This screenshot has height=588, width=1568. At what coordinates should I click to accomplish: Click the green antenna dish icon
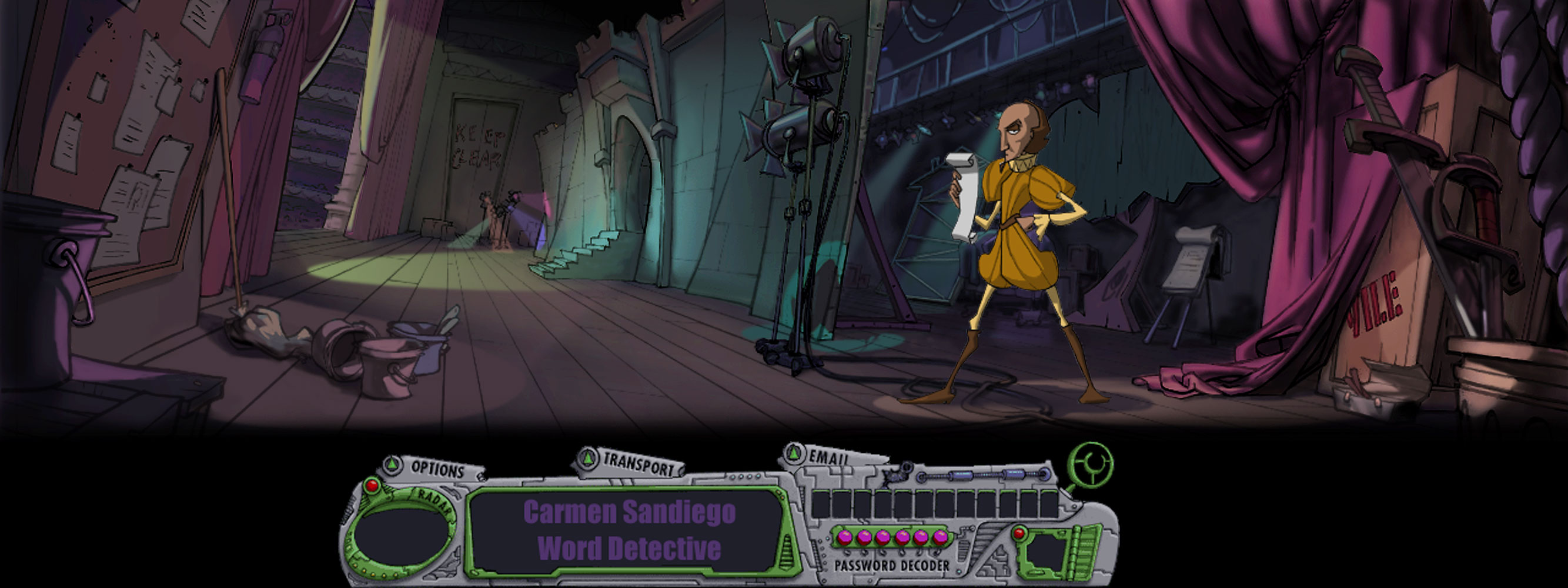1091,466
